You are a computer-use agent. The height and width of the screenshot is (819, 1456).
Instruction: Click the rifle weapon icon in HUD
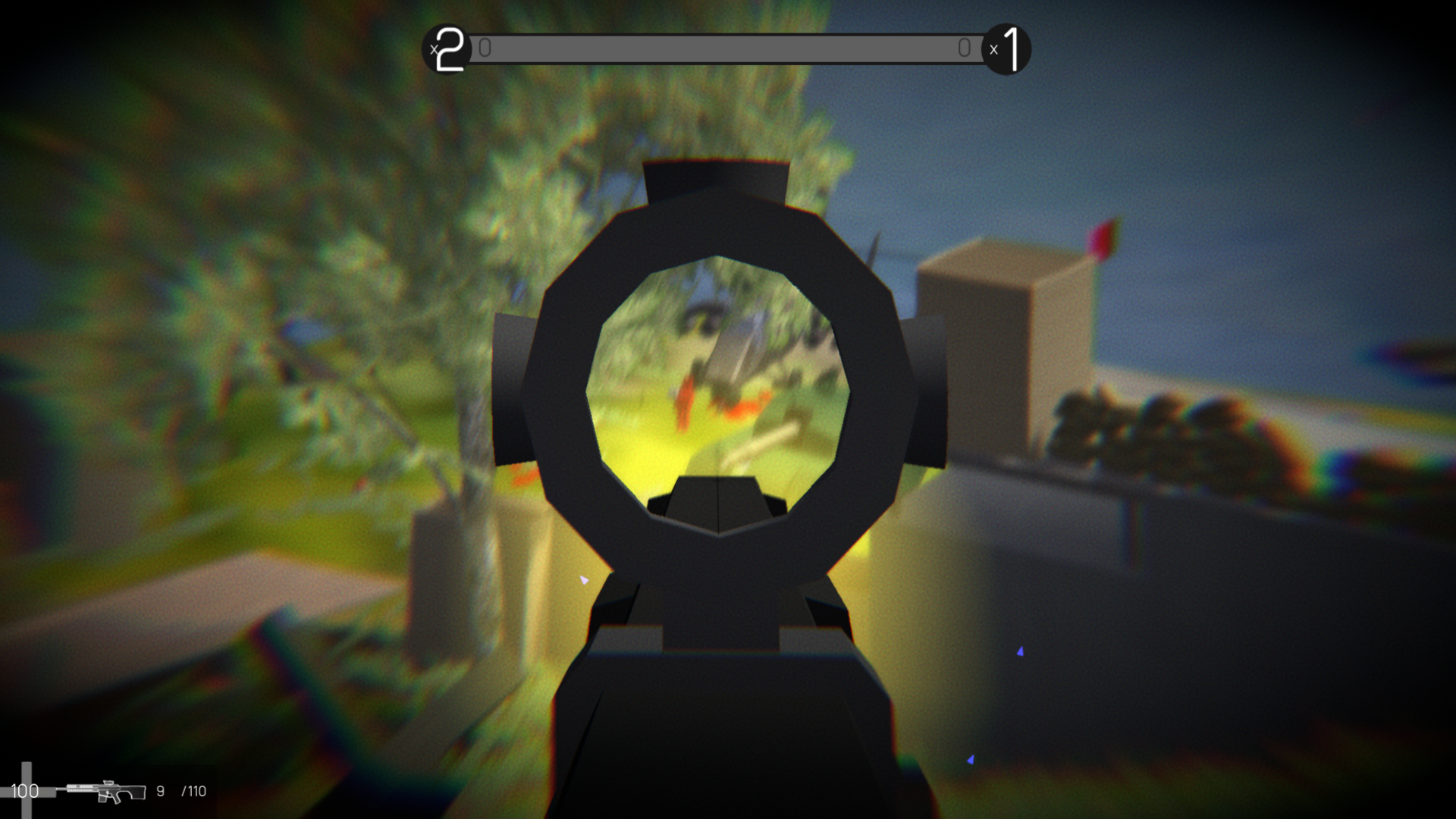pyautogui.click(x=106, y=792)
